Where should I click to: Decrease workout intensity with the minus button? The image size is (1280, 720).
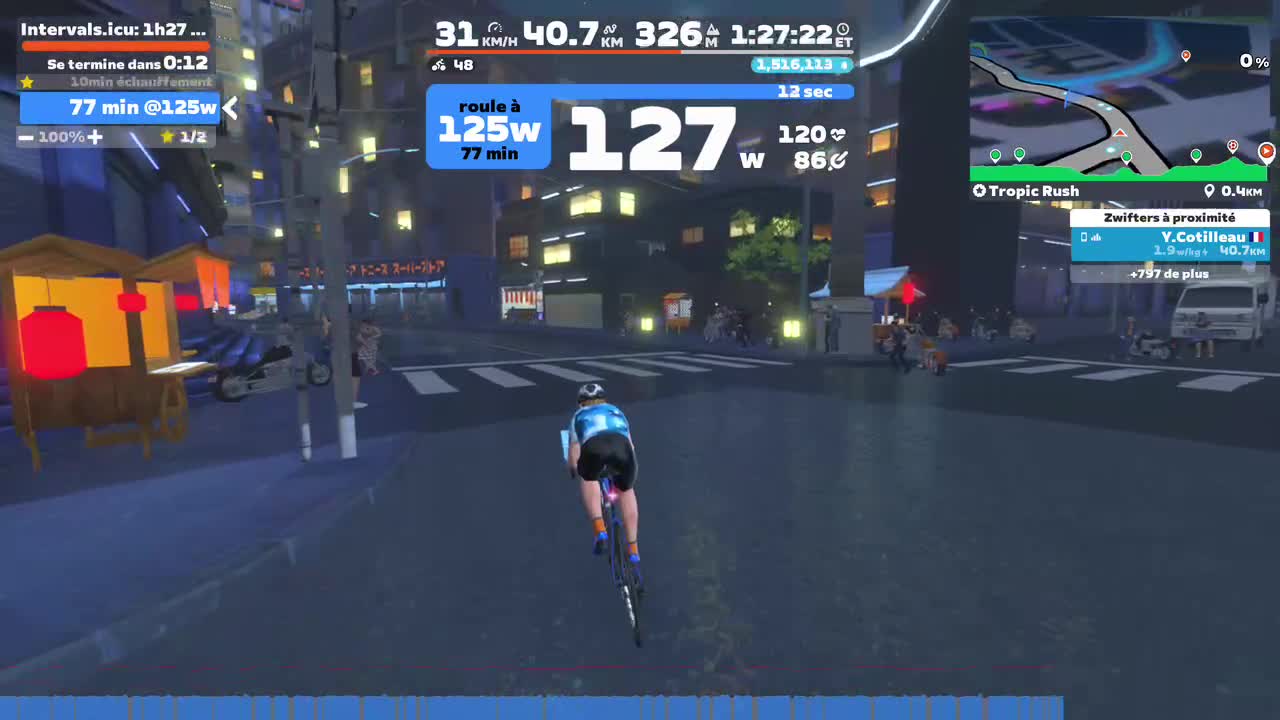pyautogui.click(x=24, y=137)
